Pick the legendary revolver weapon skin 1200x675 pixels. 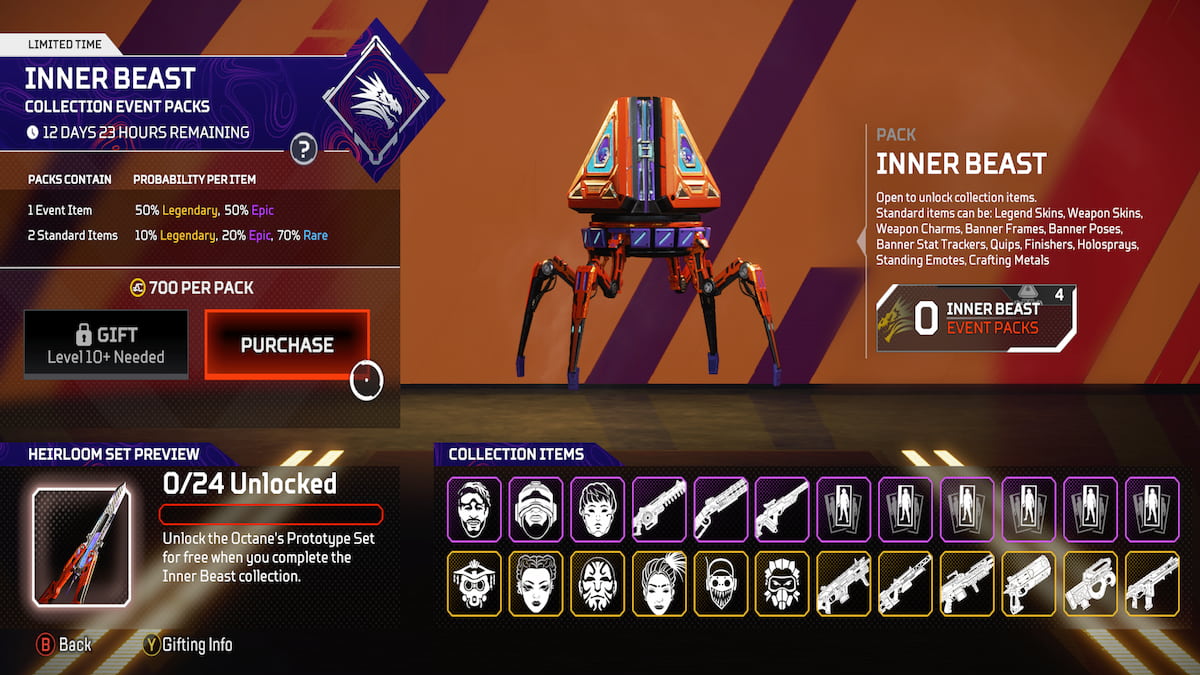click(1029, 584)
